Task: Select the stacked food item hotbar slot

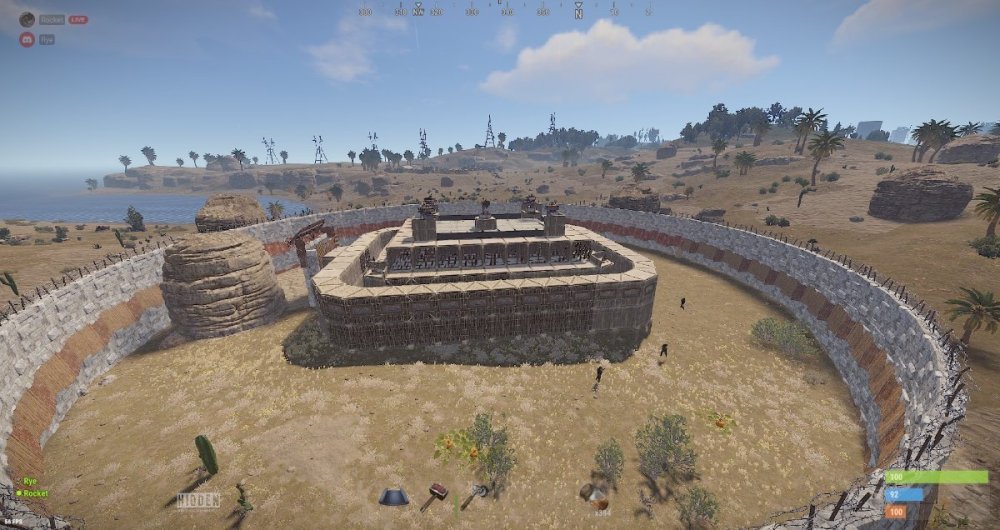Action: 596,495
